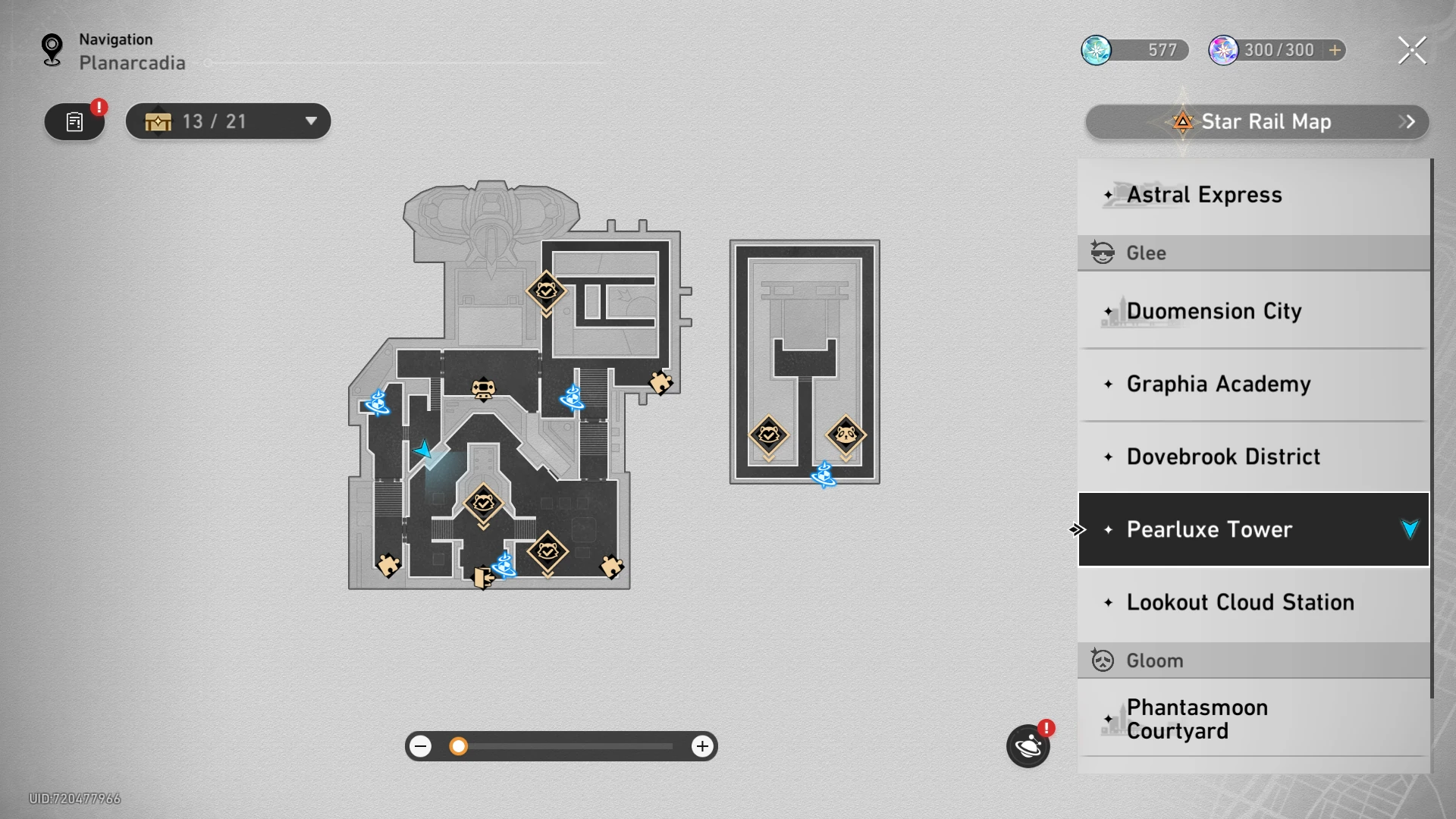Viewport: 1456px width, 819px height.
Task: Zoom out the map with minus button
Action: (x=421, y=746)
